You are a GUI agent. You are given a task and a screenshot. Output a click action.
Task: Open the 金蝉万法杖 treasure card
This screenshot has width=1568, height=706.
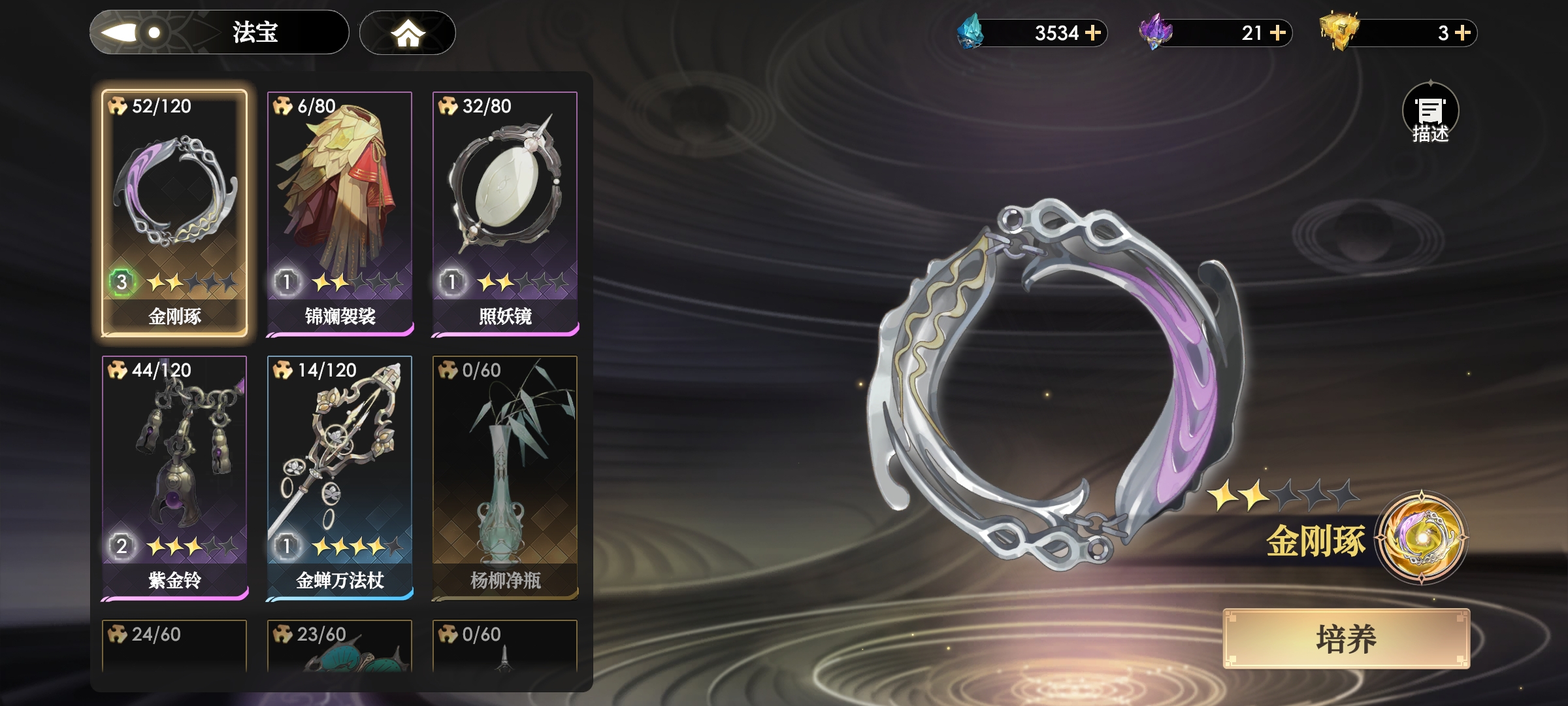[340, 477]
